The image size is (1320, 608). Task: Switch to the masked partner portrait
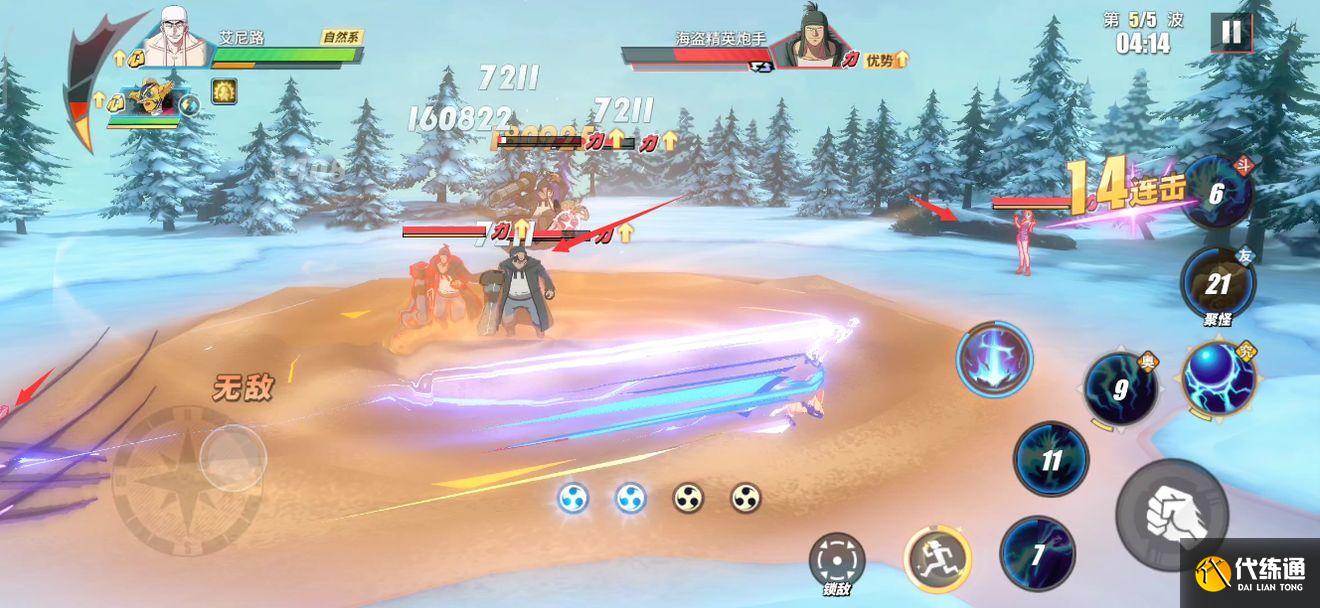(x=150, y=98)
